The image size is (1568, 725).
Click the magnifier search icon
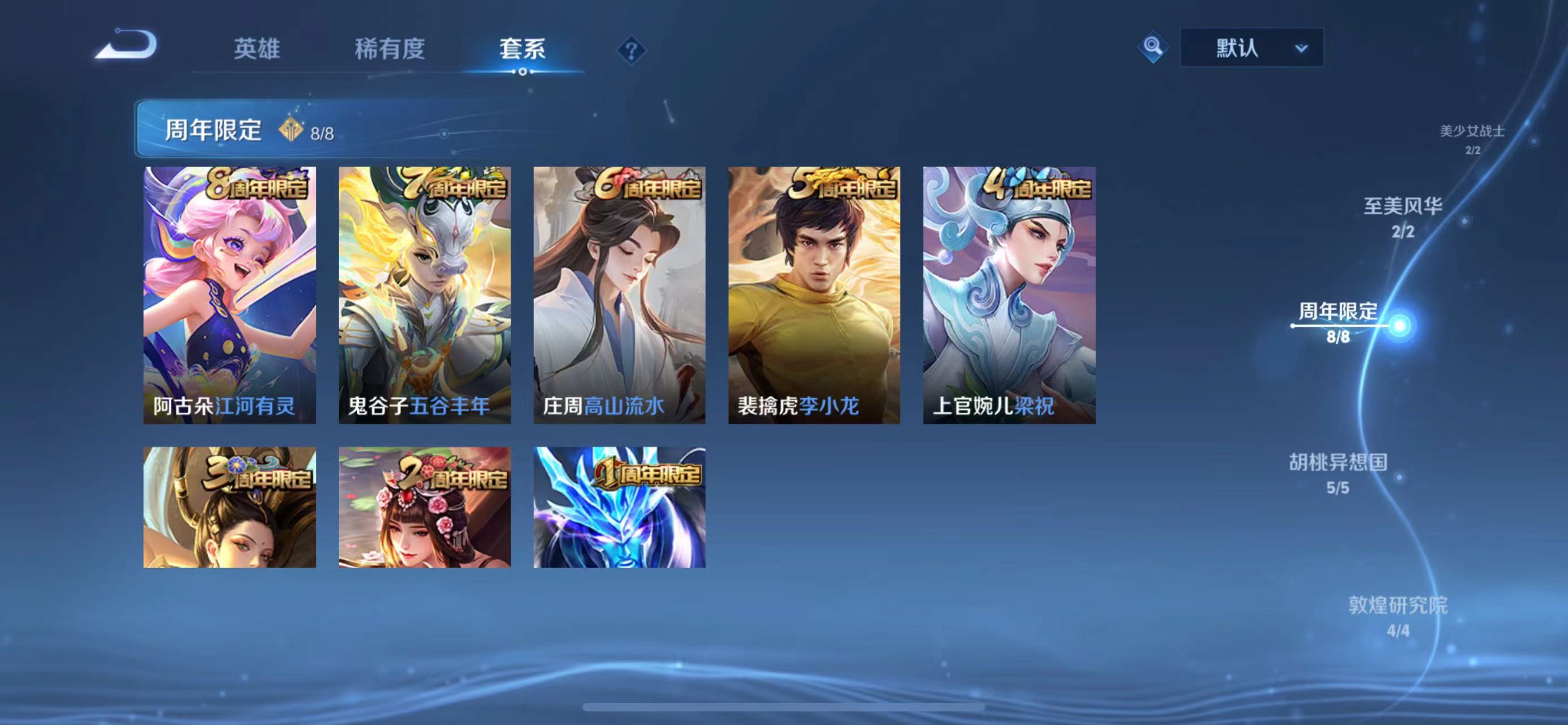(x=1152, y=47)
